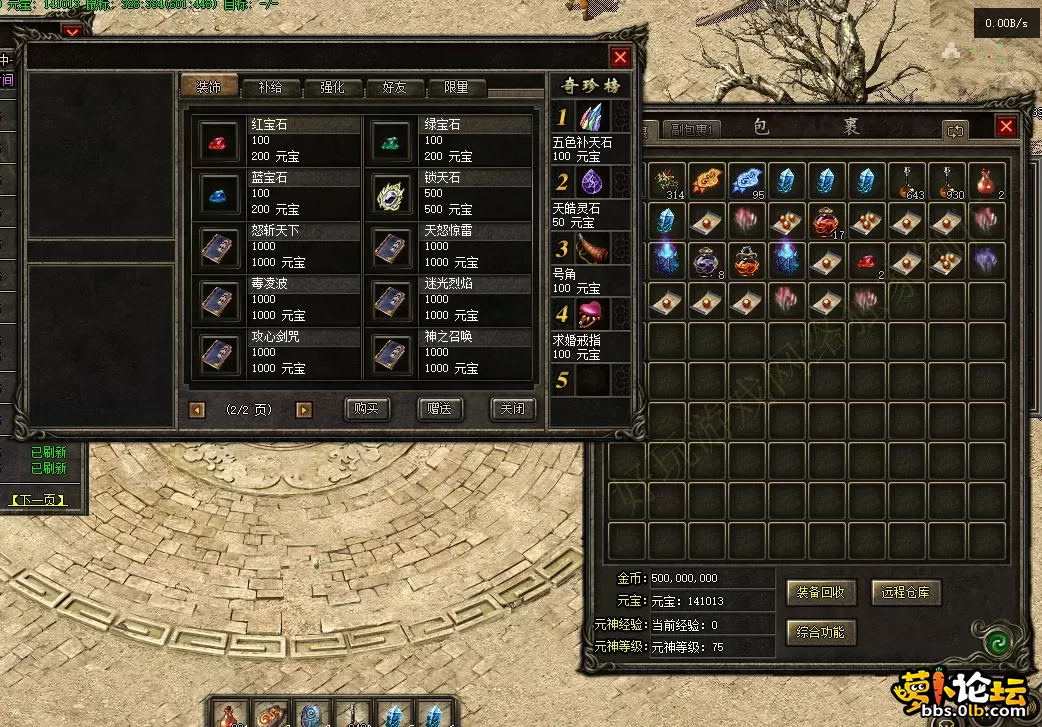Select the 红宝石 shop item
The width and height of the screenshot is (1042, 727).
(217, 140)
